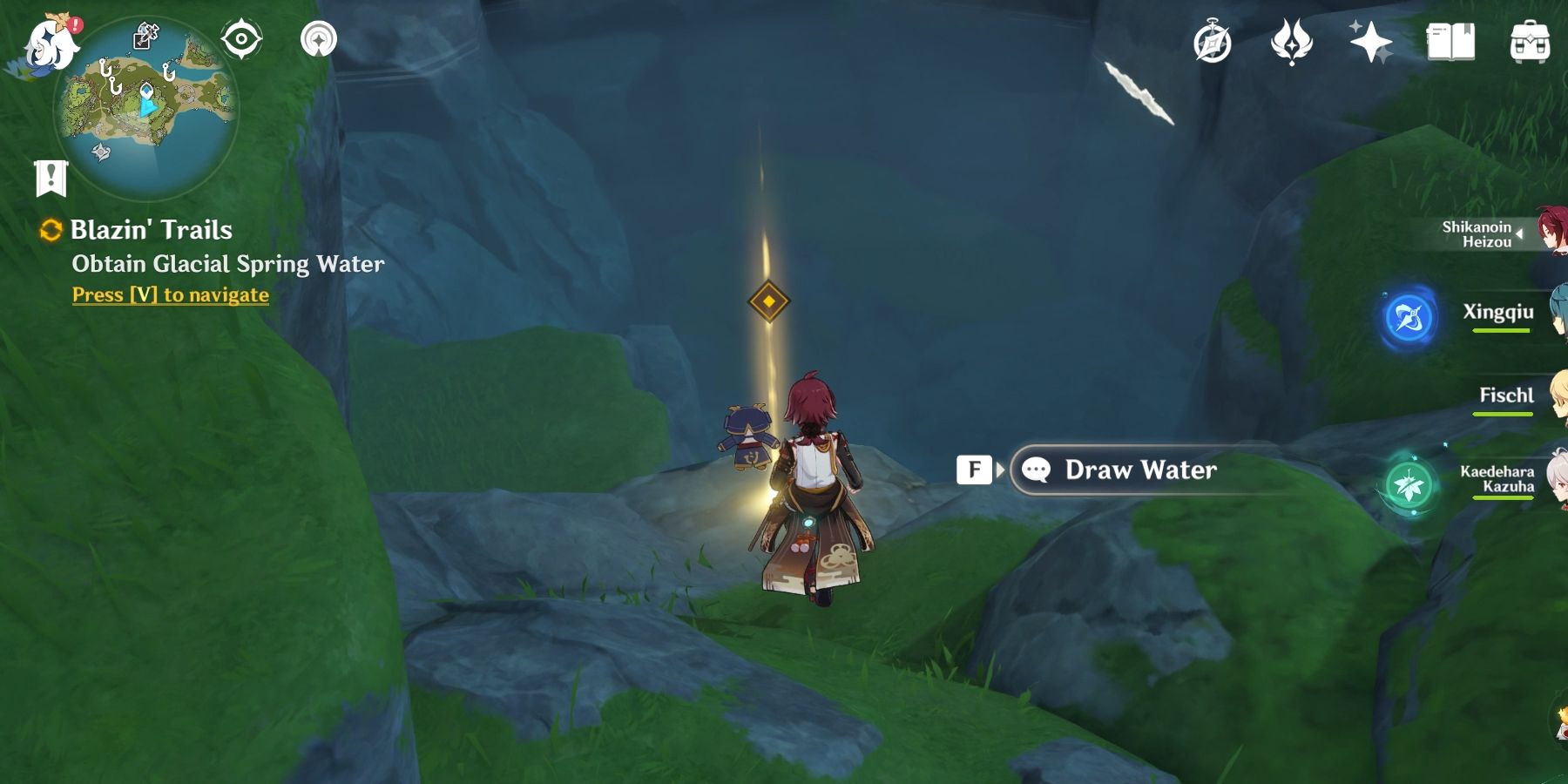Click Paimon's red notification badge
Viewport: 1568px width, 784px height.
tap(77, 24)
